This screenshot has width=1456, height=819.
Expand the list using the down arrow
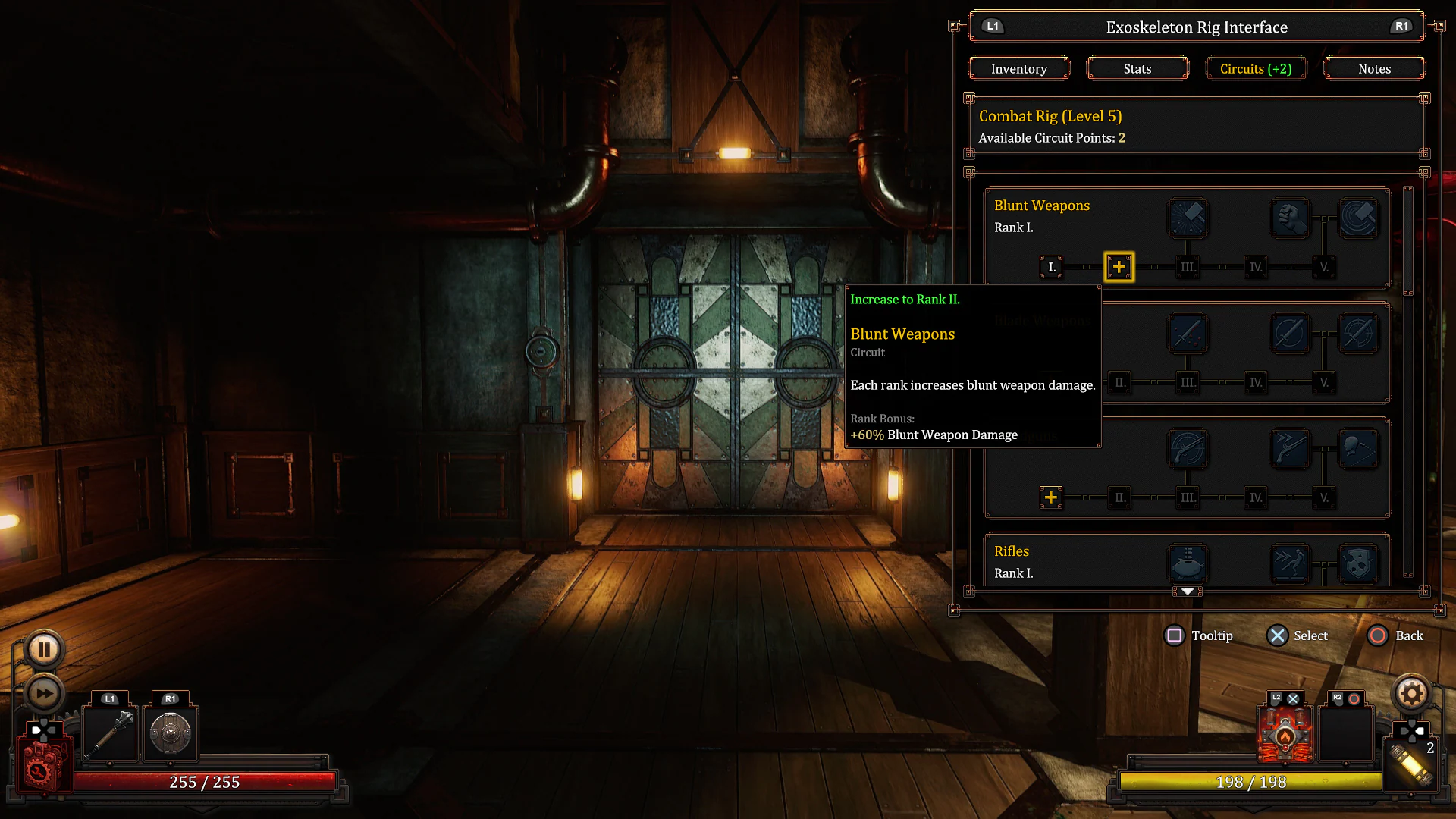(1187, 591)
